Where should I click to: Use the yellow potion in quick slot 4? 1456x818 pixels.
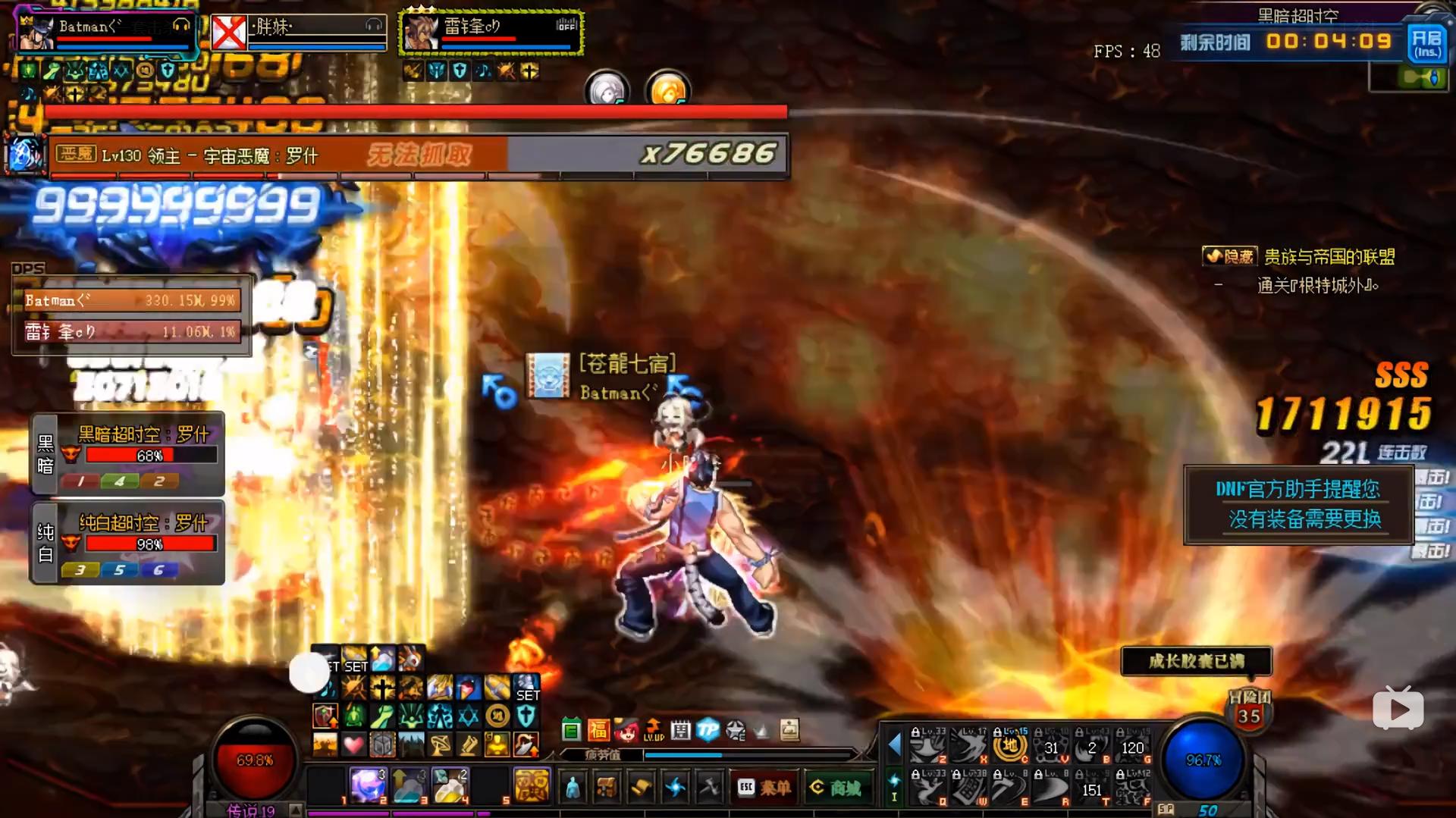pyautogui.click(x=450, y=785)
